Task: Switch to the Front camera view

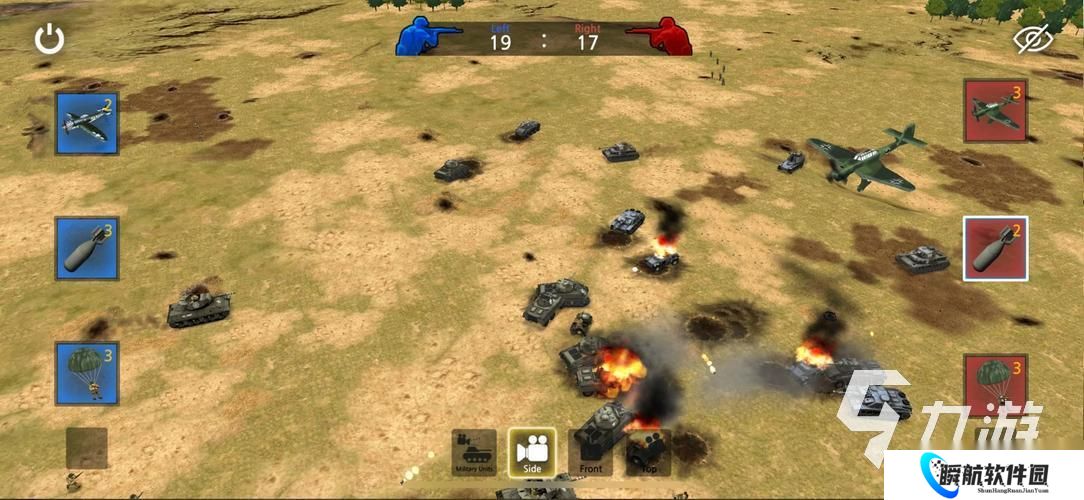Action: coord(591,453)
